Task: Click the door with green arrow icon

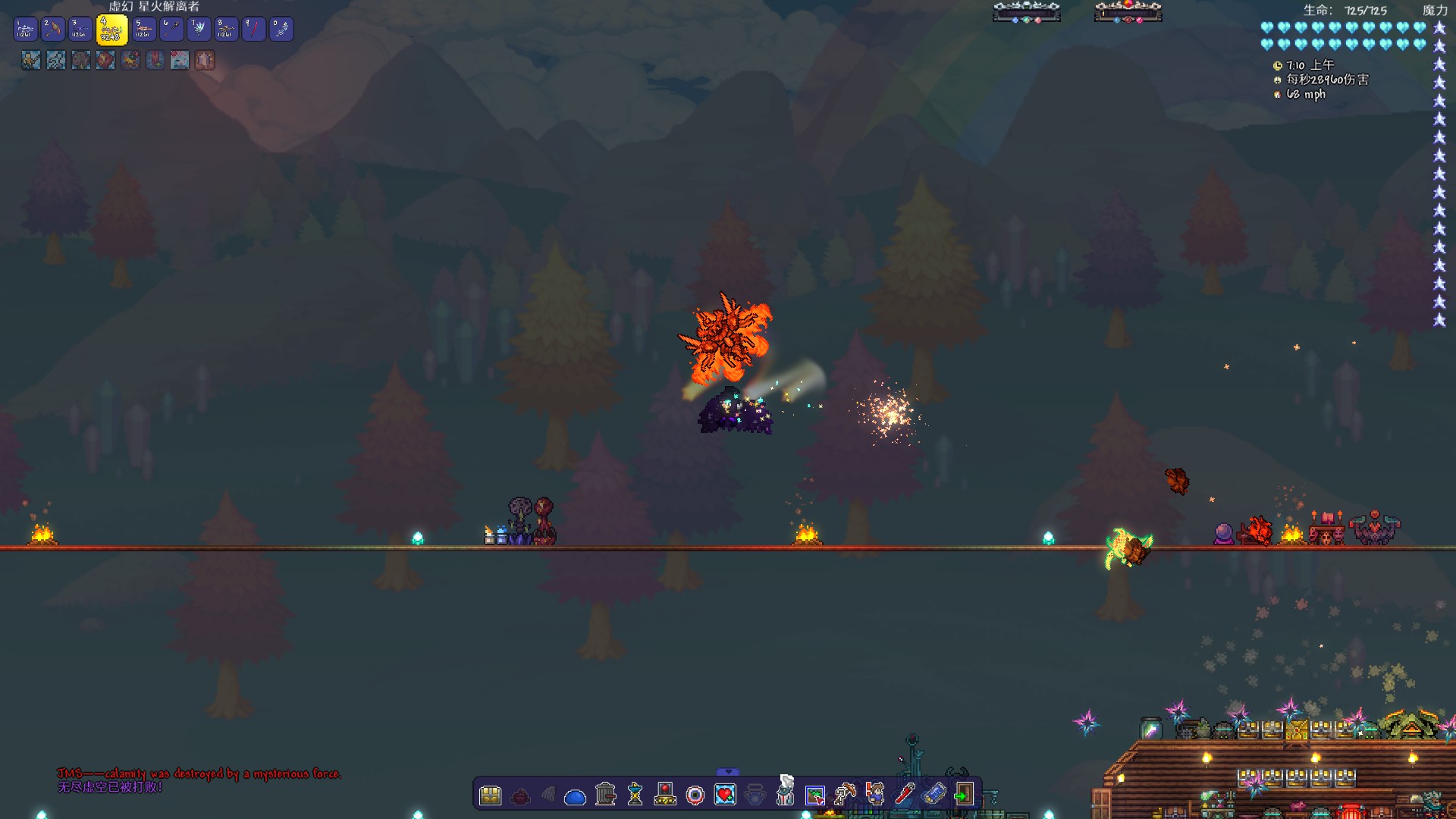Action: click(963, 794)
